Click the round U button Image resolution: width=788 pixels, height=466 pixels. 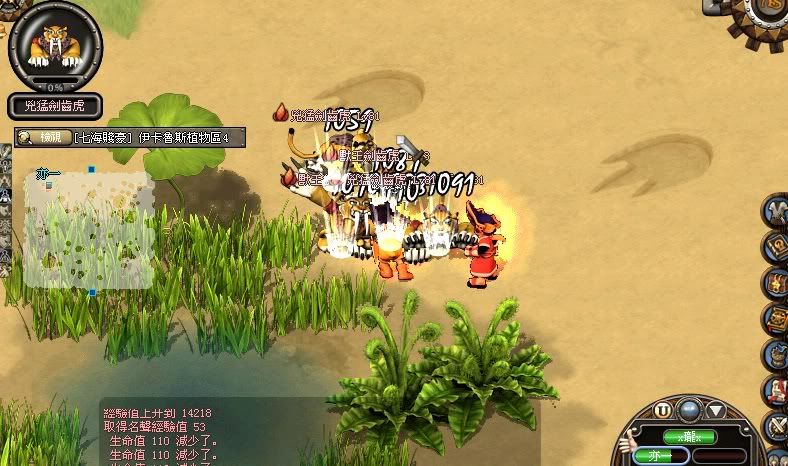point(663,410)
